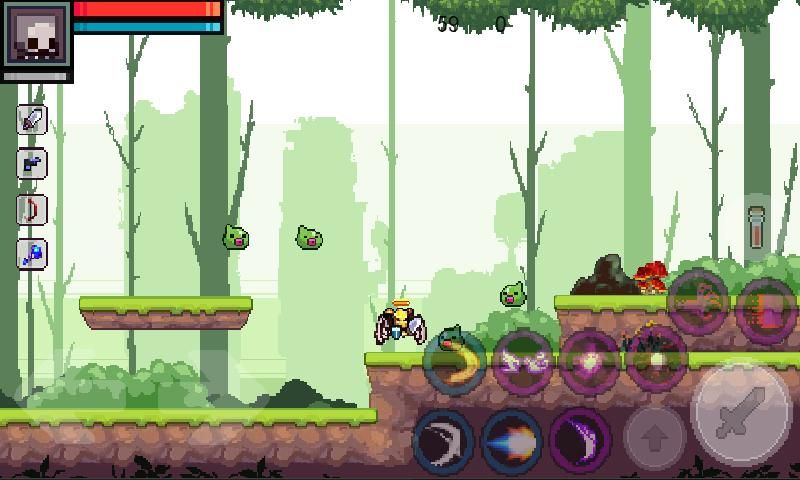This screenshot has height=480, width=800.
Task: Tap the skull character portrait
Action: tap(37, 36)
